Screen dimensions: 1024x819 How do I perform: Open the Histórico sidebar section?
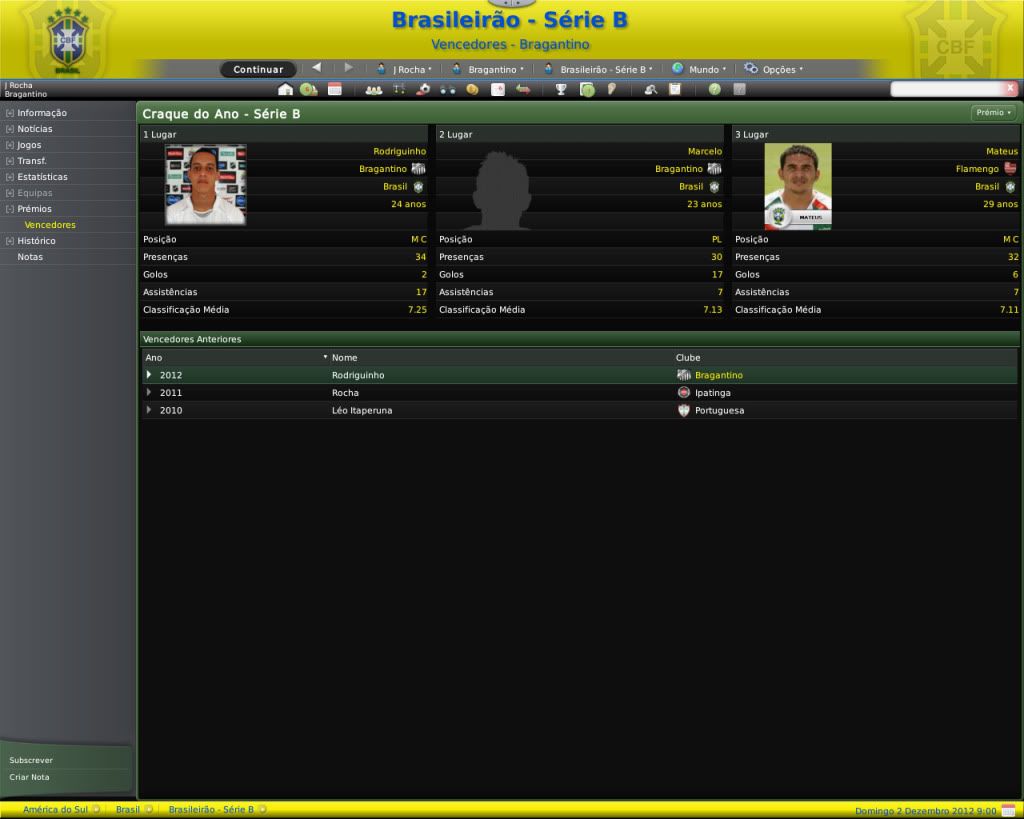[36, 241]
